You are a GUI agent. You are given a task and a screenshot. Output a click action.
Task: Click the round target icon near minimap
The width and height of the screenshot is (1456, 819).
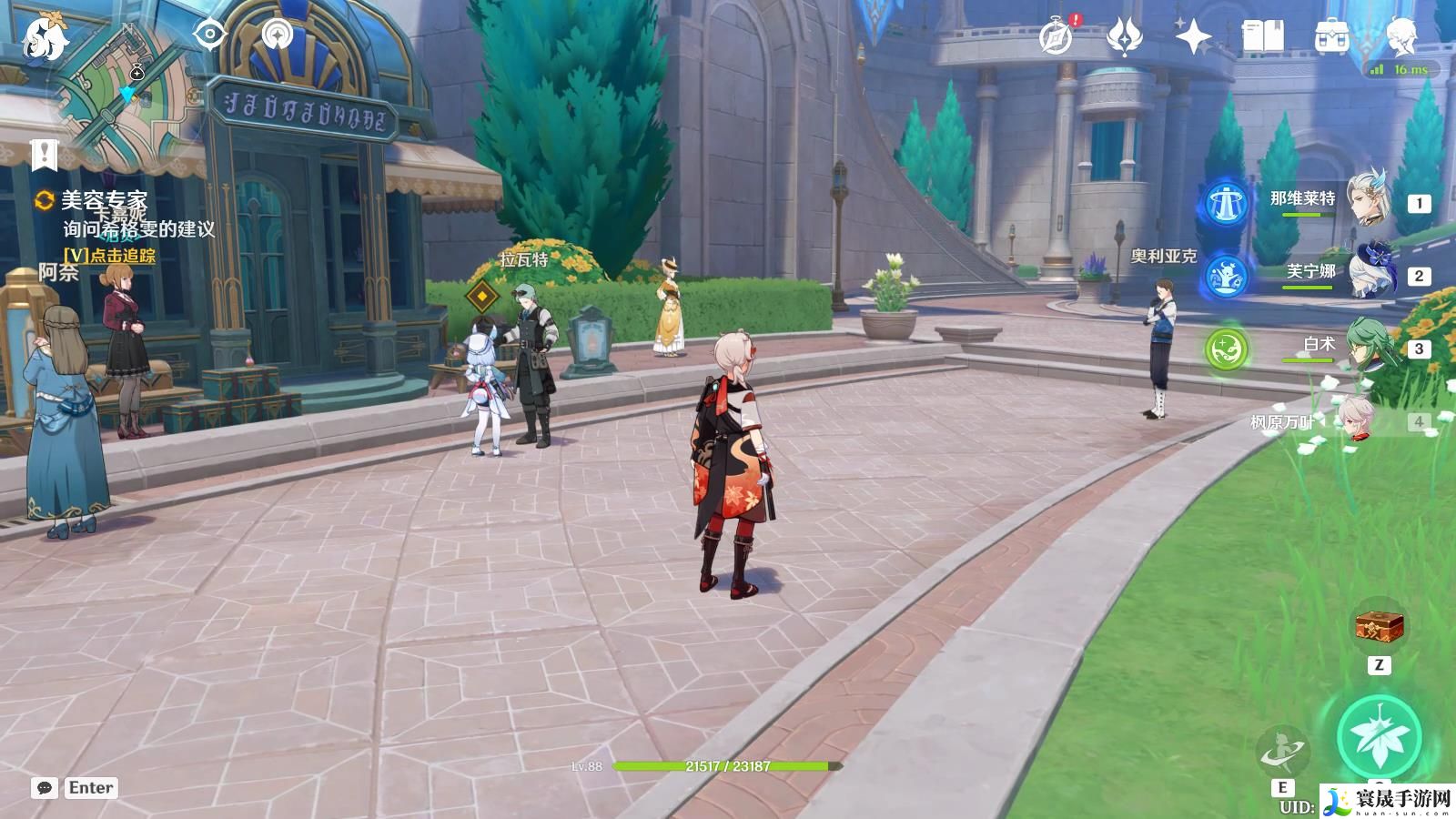point(278,35)
